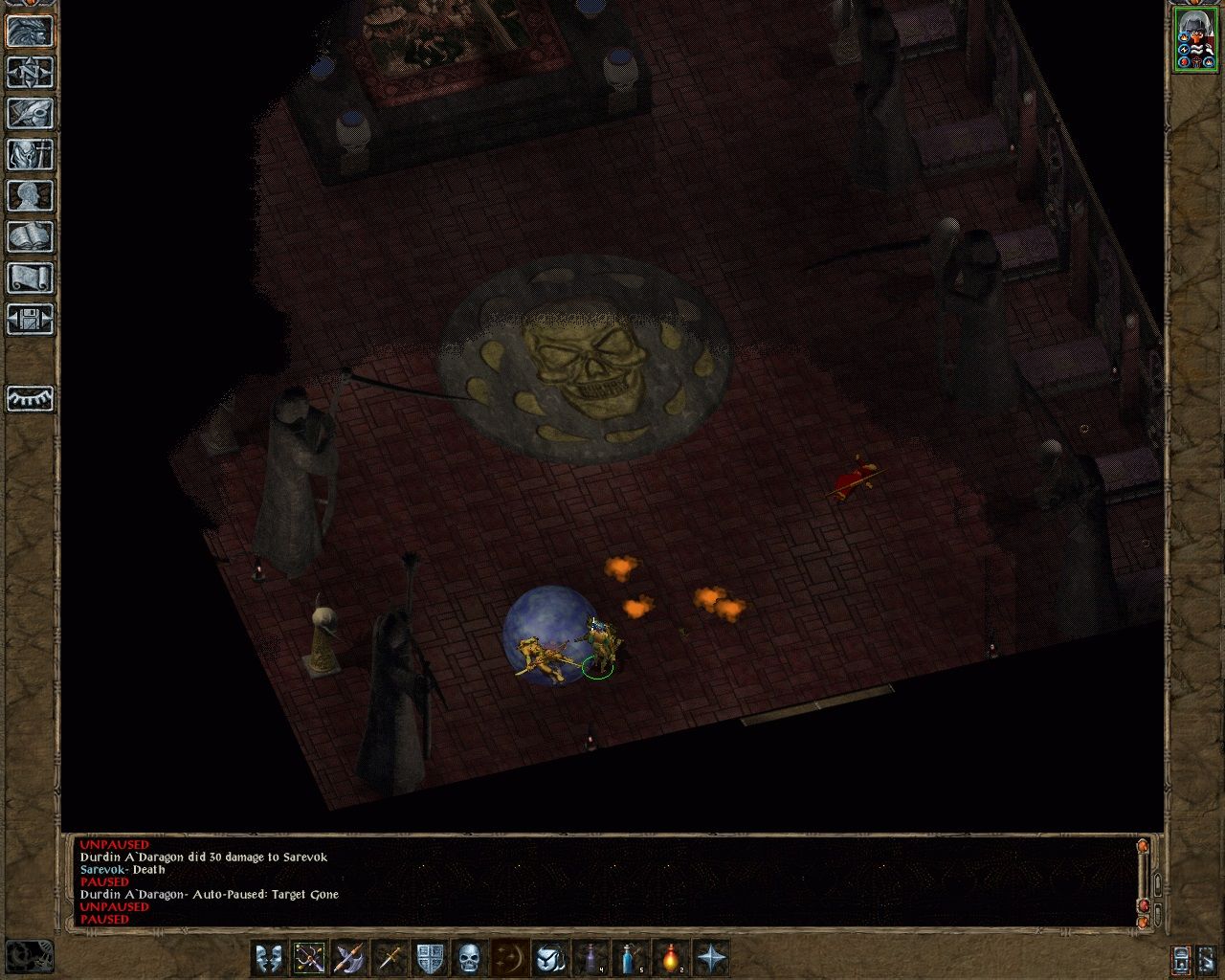Click the twin masks talk button
This screenshot has width=1225, height=980.
click(x=269, y=957)
